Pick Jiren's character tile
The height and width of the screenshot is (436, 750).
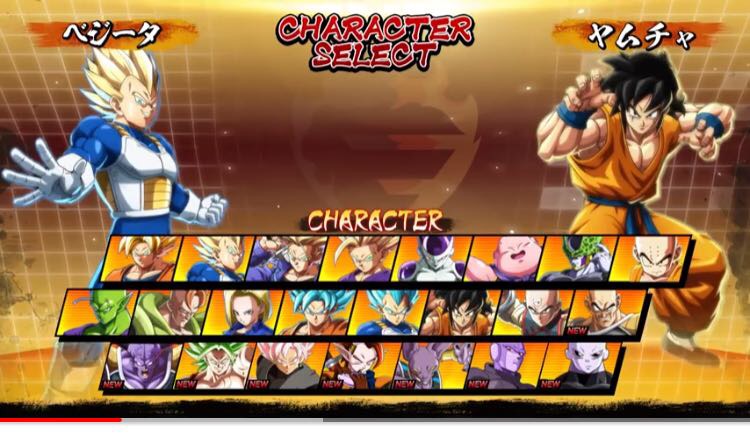pos(576,366)
